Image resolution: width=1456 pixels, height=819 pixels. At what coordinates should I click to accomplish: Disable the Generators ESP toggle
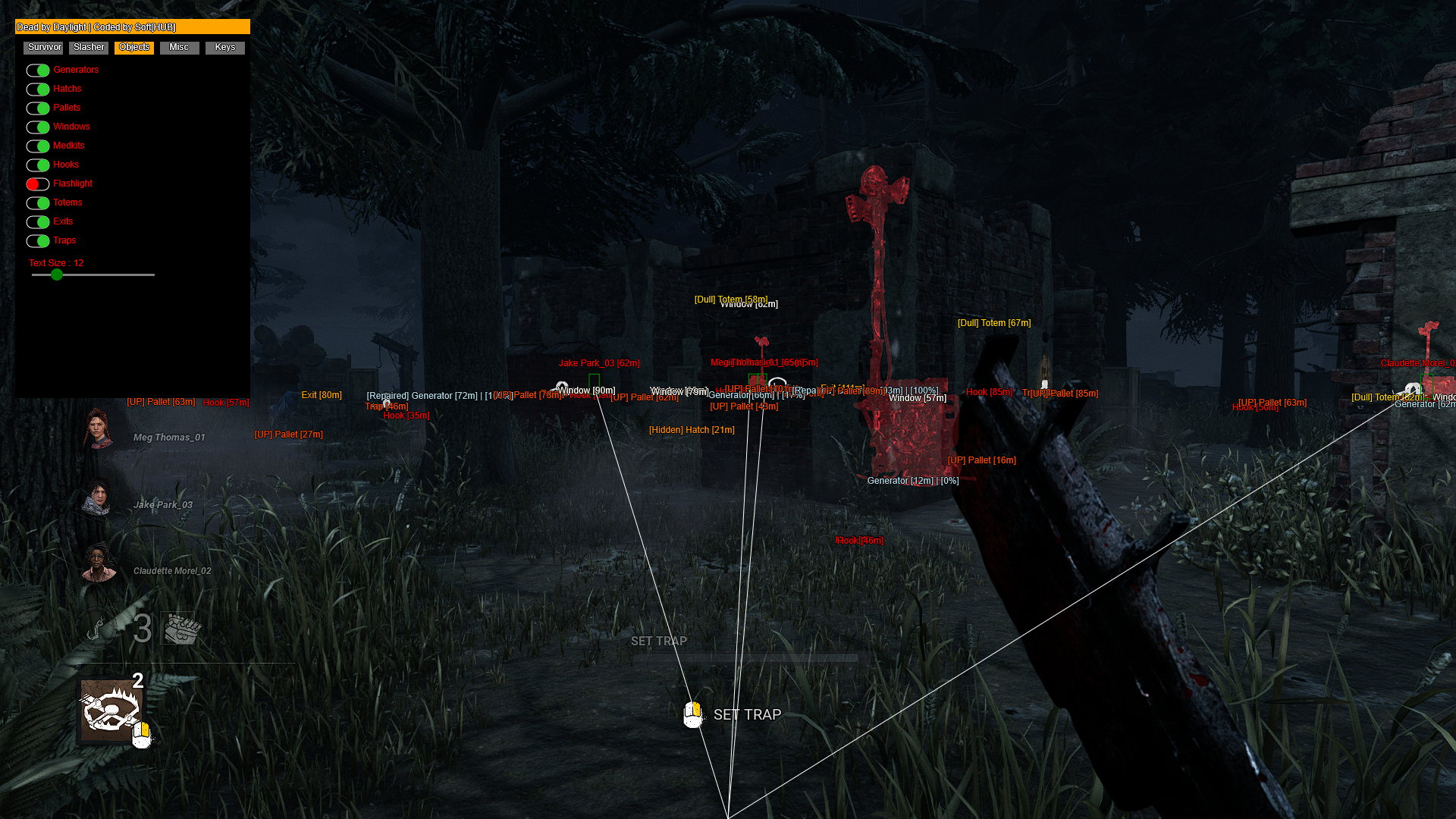(38, 70)
